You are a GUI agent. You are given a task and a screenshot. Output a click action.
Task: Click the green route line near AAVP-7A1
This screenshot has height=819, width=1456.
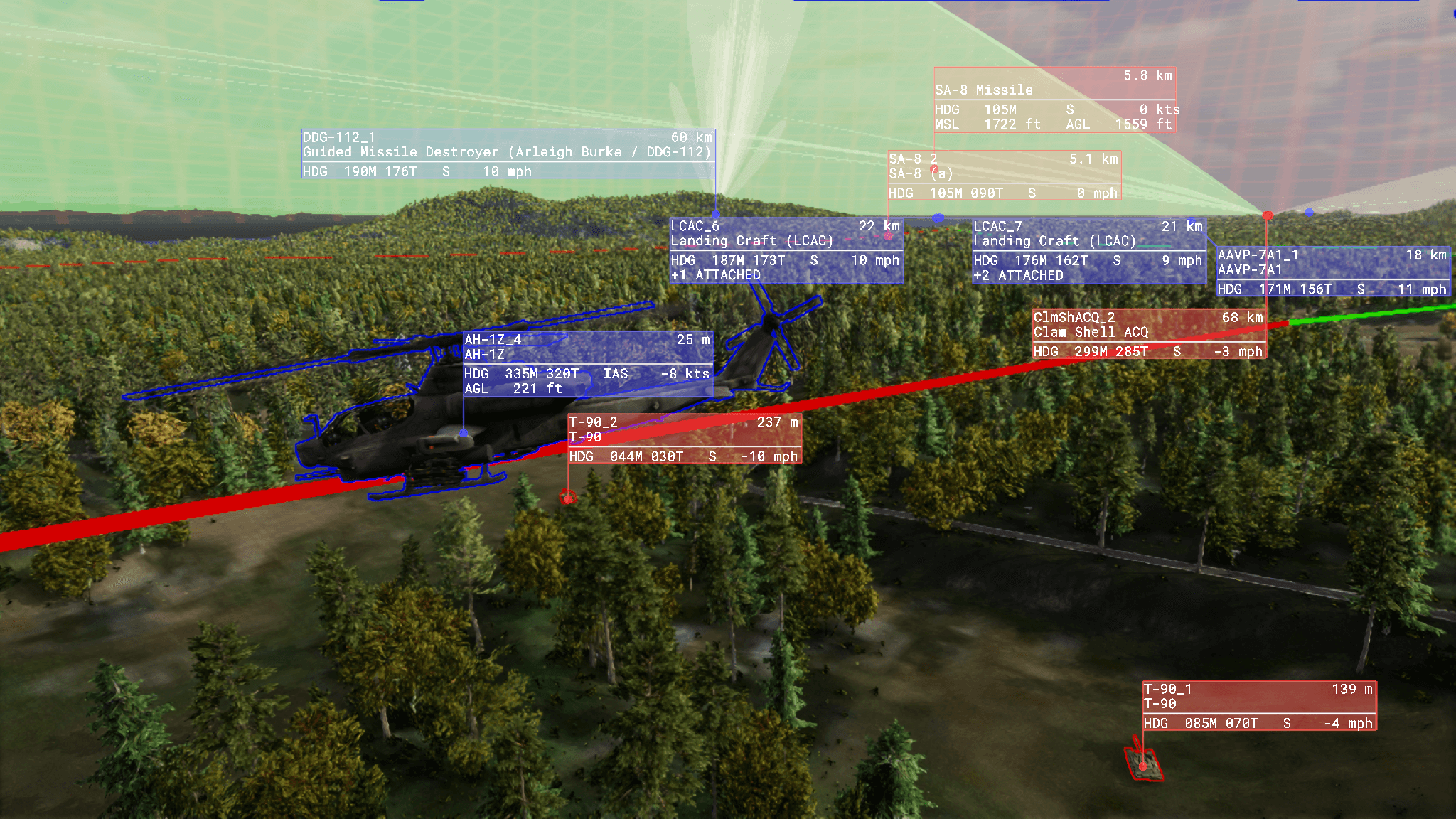(1386, 313)
